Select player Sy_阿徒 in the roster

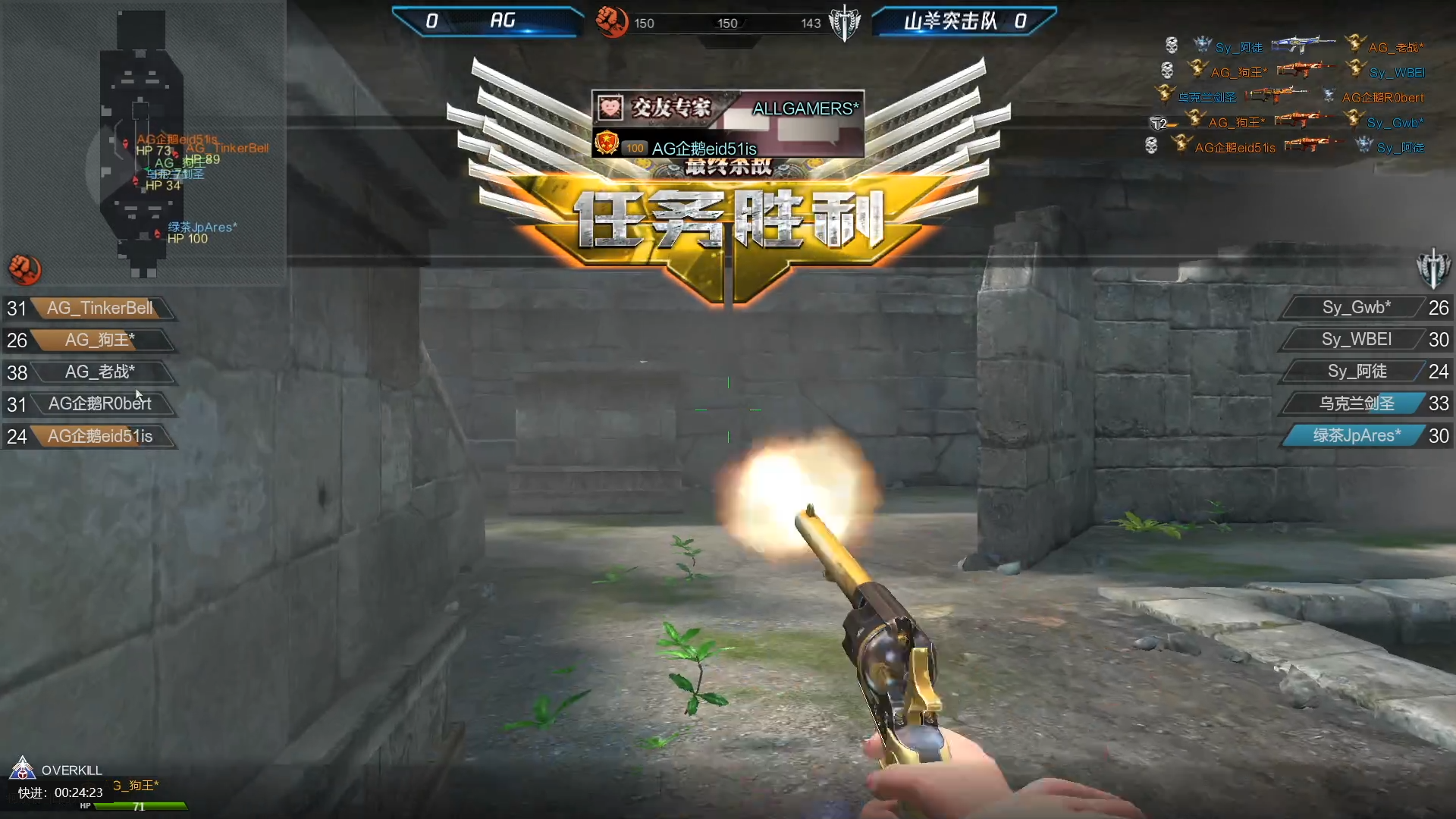coord(1356,372)
